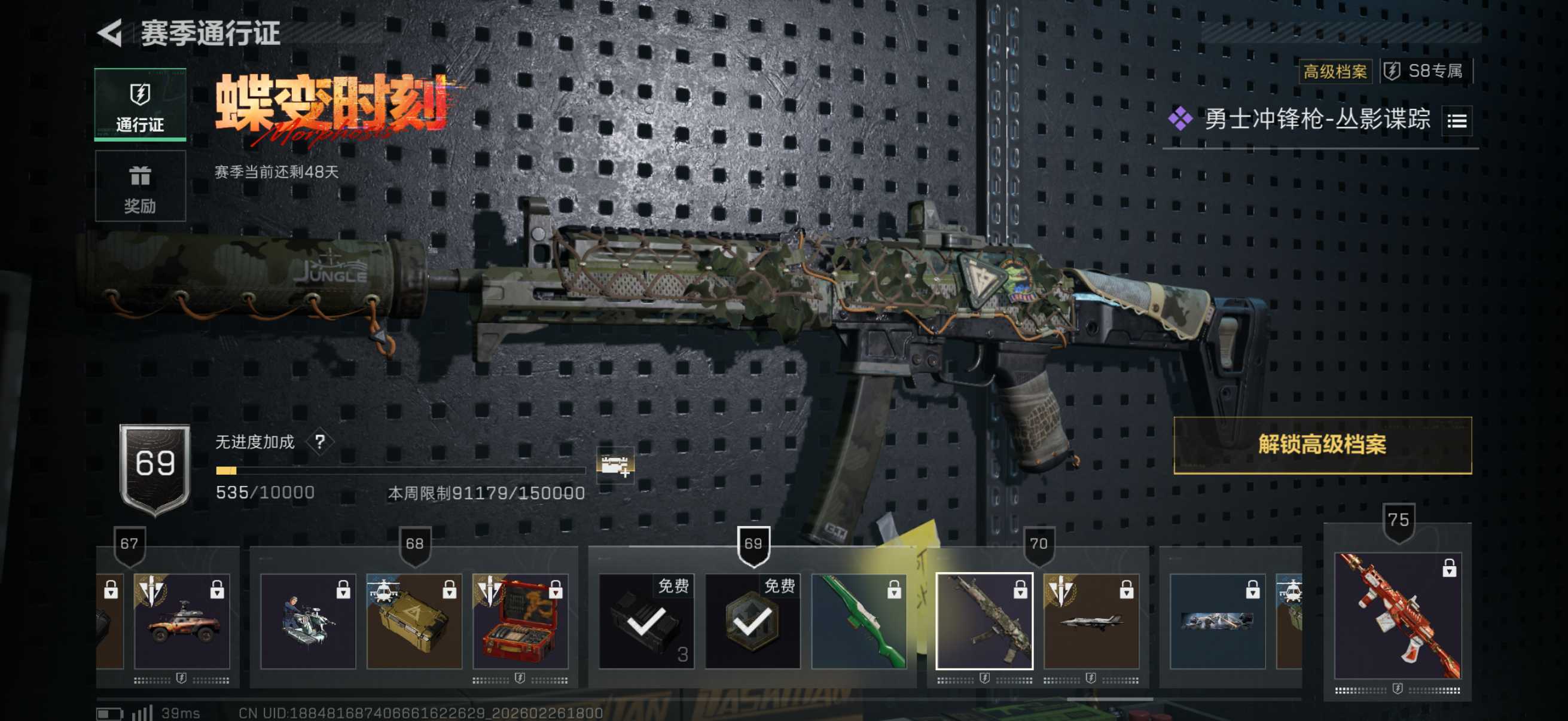Switch to the 通行证 tab
Screen dimensions: 1568x721
click(140, 105)
